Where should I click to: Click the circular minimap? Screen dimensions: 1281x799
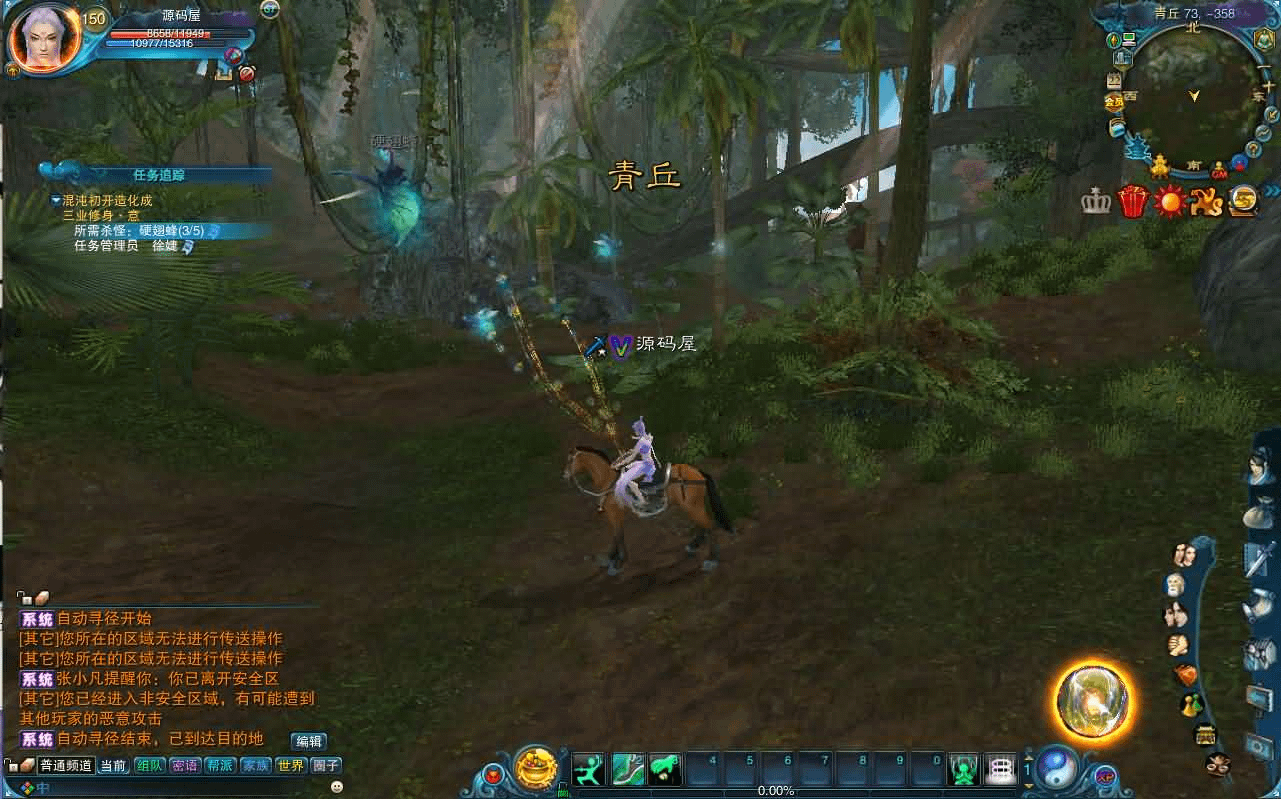pyautogui.click(x=1193, y=95)
